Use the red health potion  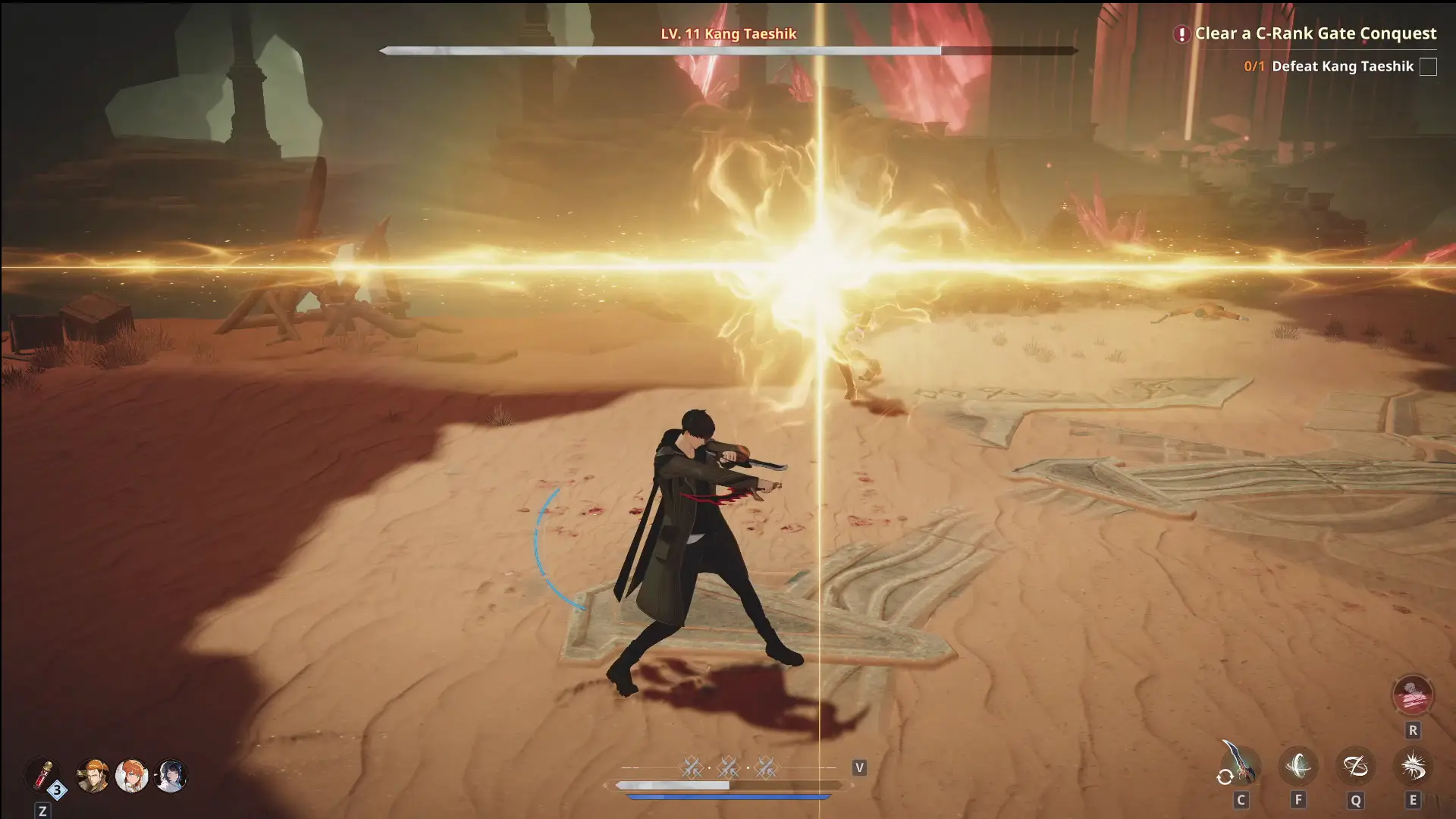coord(42,775)
